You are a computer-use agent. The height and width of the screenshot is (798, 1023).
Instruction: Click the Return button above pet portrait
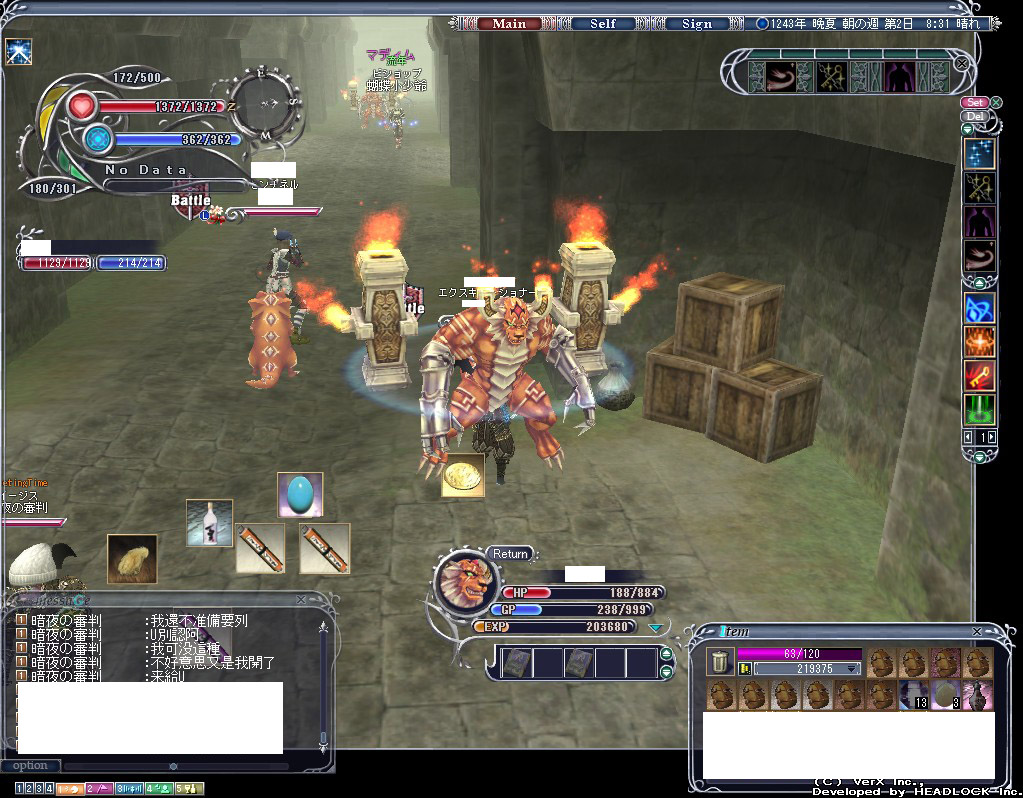pyautogui.click(x=510, y=553)
